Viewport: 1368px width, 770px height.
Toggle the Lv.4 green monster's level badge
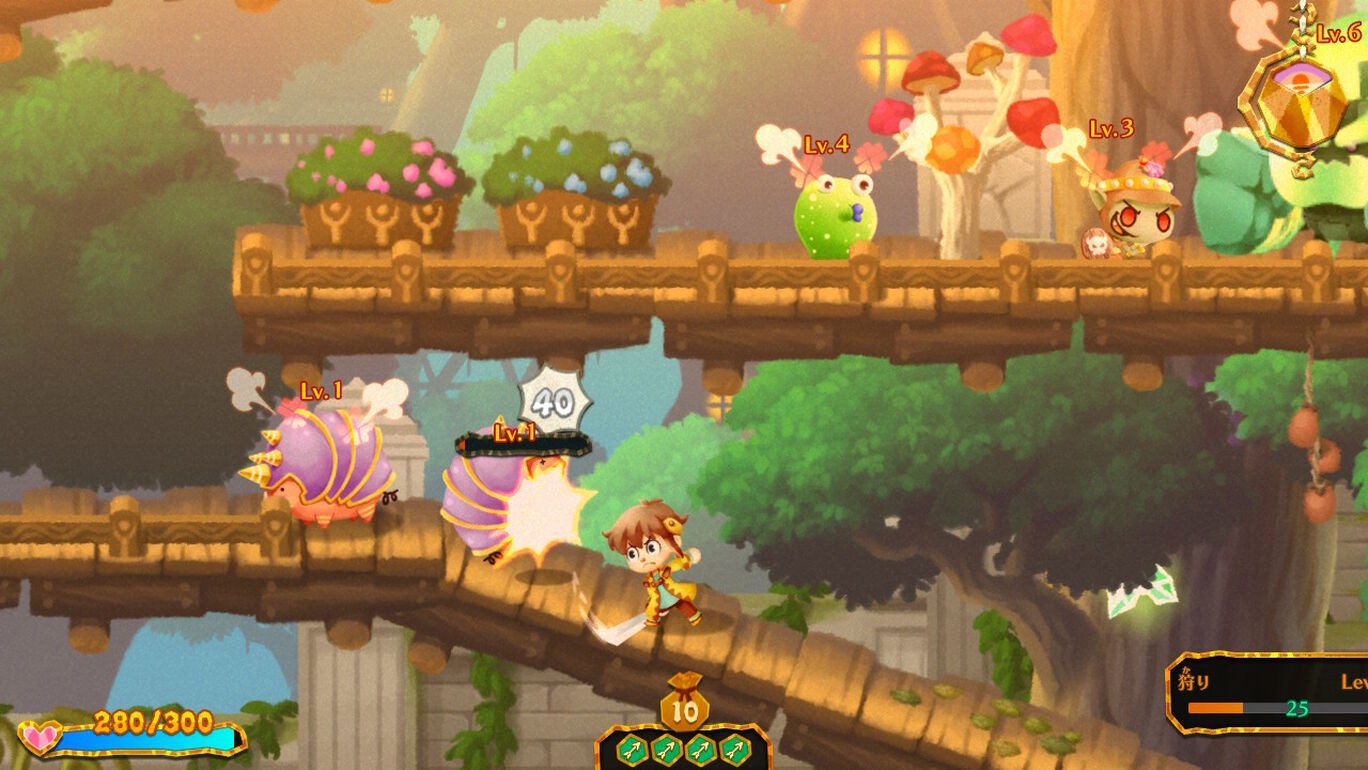[824, 146]
